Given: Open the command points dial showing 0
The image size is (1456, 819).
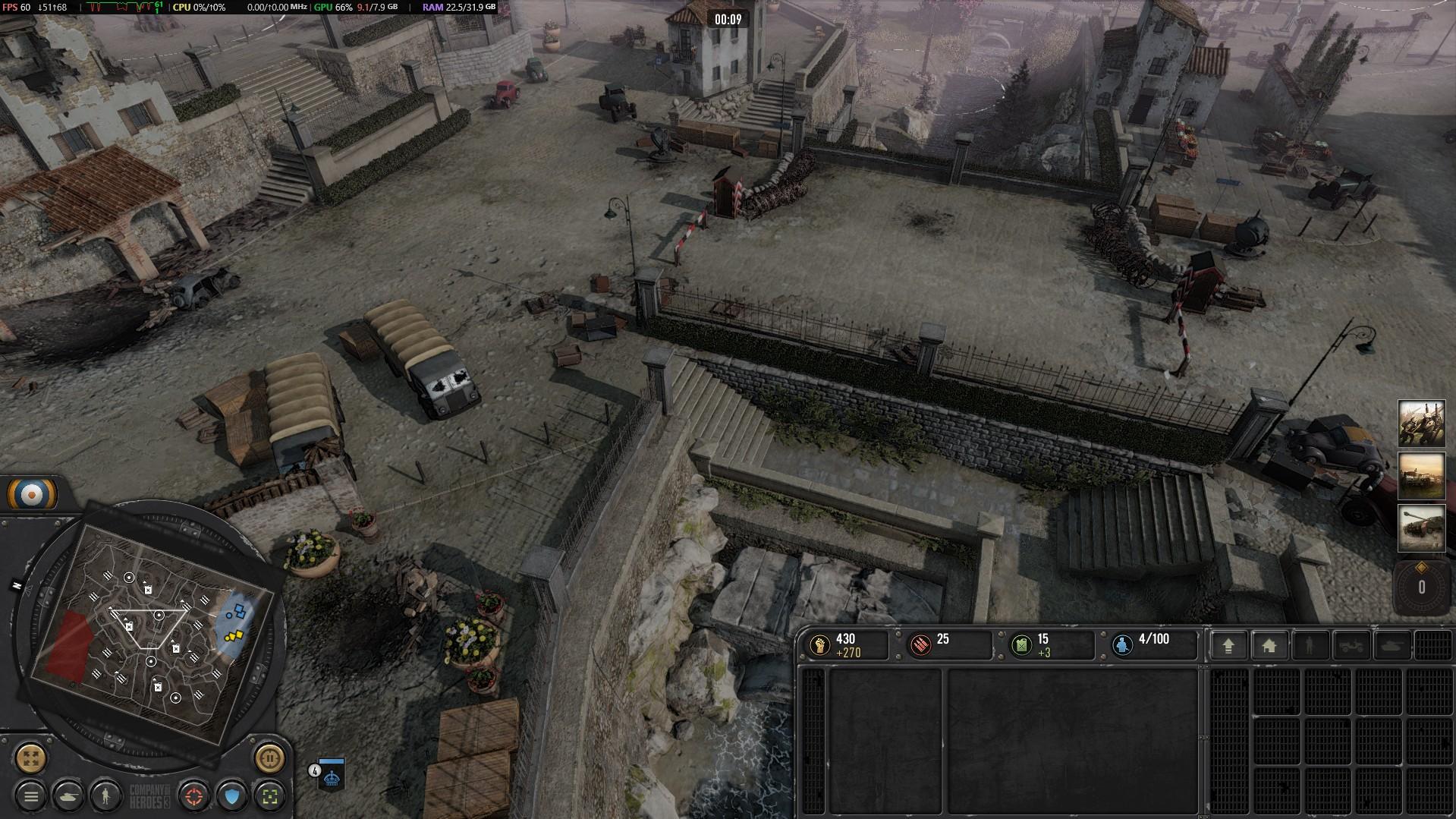Looking at the screenshot, I should point(1421,587).
